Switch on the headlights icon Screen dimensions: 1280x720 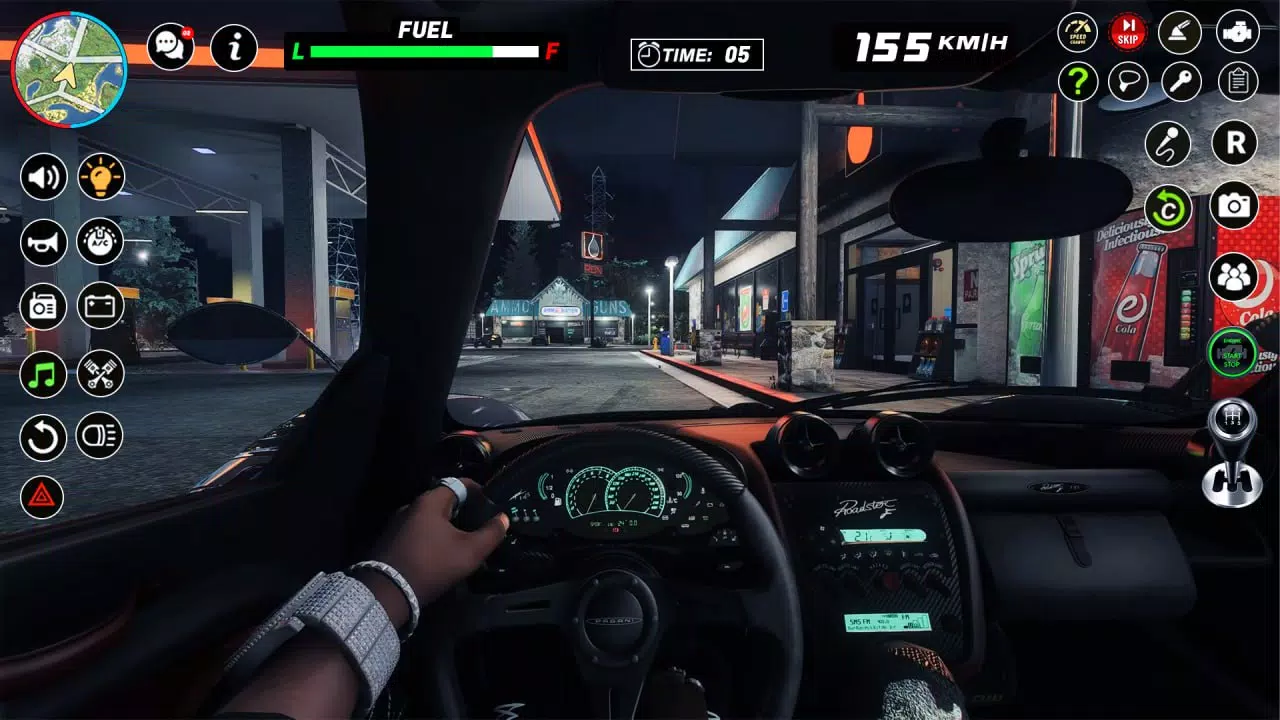(100, 435)
